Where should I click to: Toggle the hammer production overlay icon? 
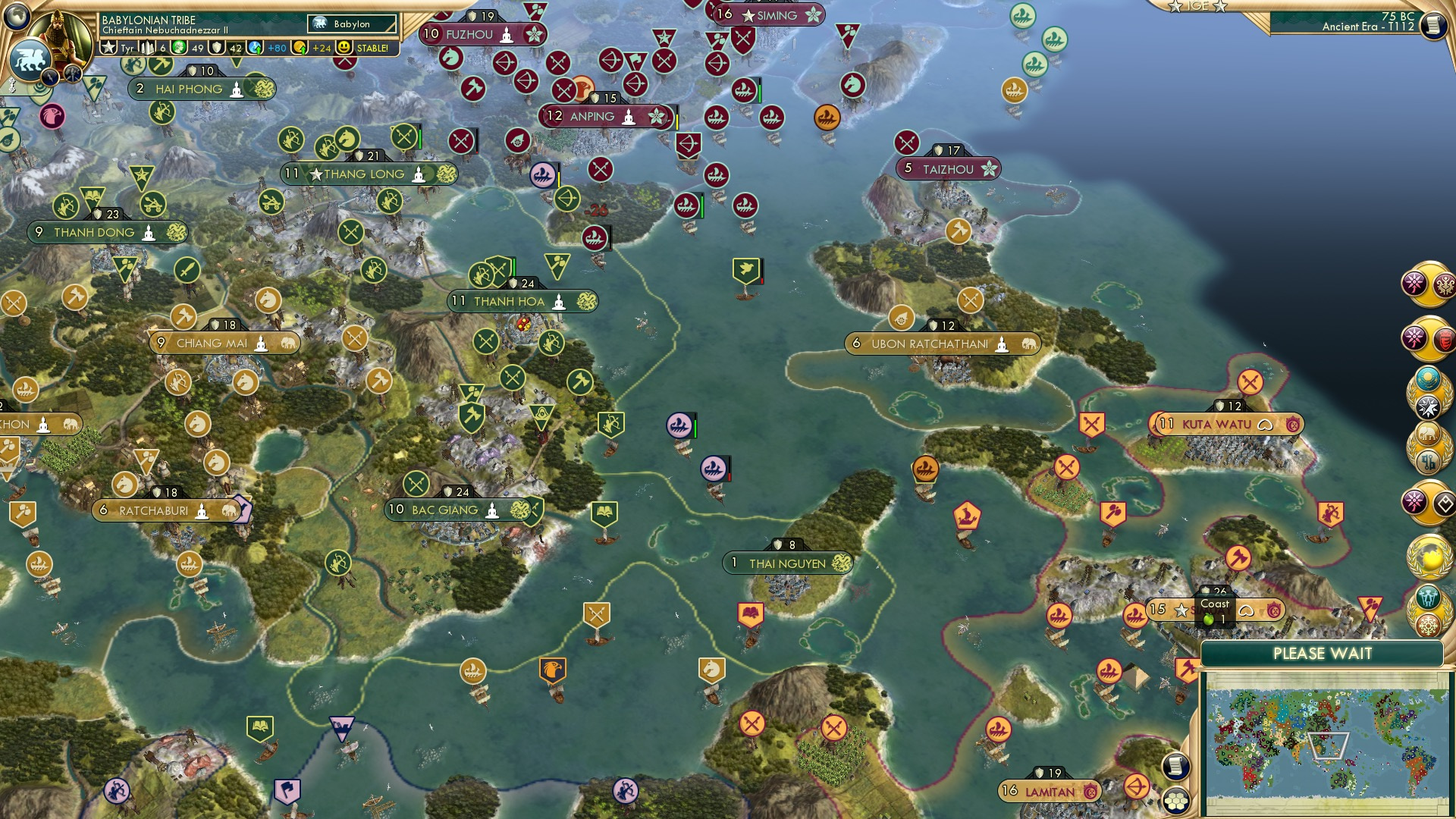pyautogui.click(x=73, y=72)
